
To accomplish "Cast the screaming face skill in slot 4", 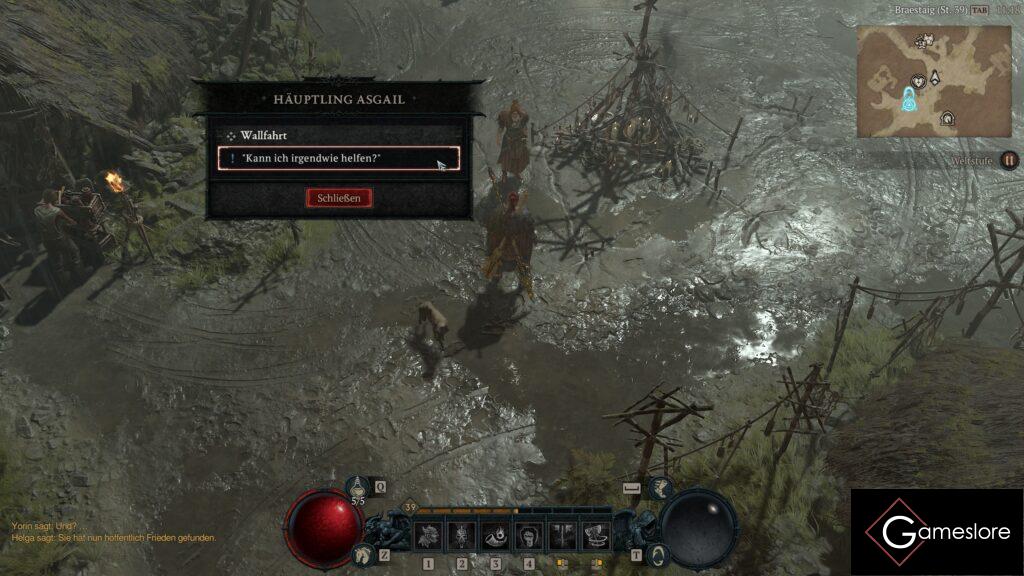I will click(529, 535).
